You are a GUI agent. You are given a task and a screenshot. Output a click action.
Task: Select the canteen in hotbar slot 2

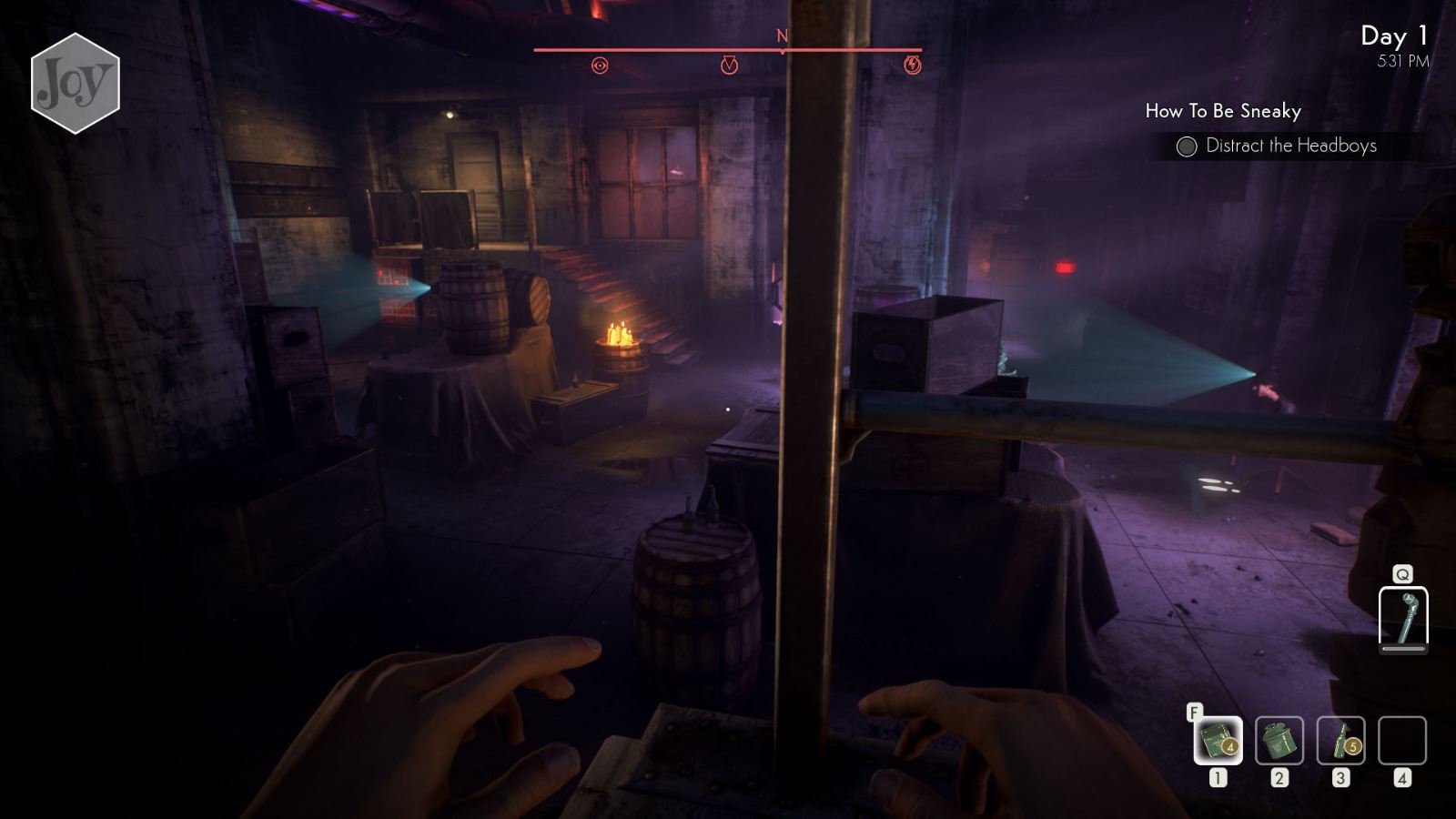[x=1278, y=743]
